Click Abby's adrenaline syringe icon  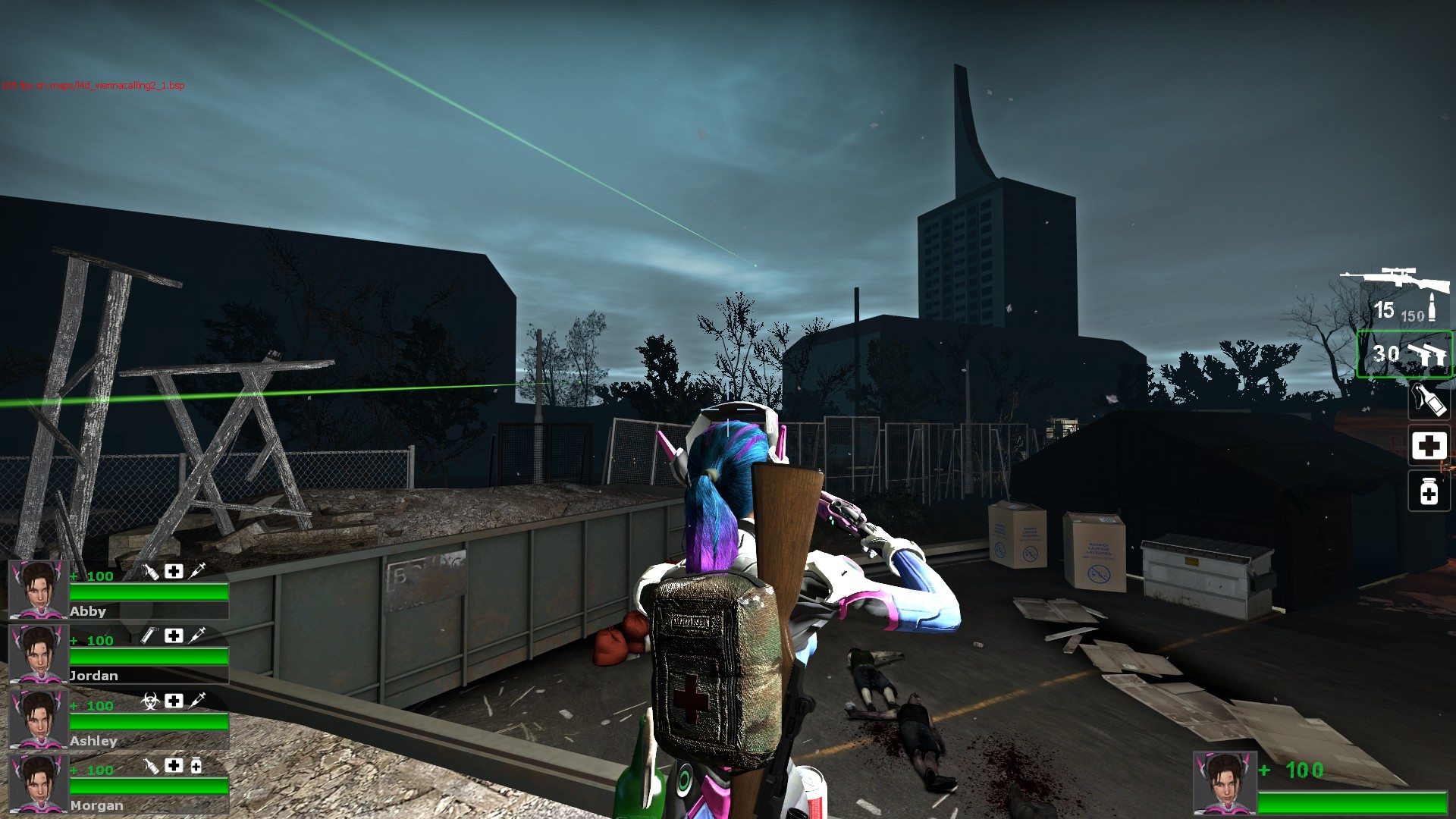pos(197,571)
